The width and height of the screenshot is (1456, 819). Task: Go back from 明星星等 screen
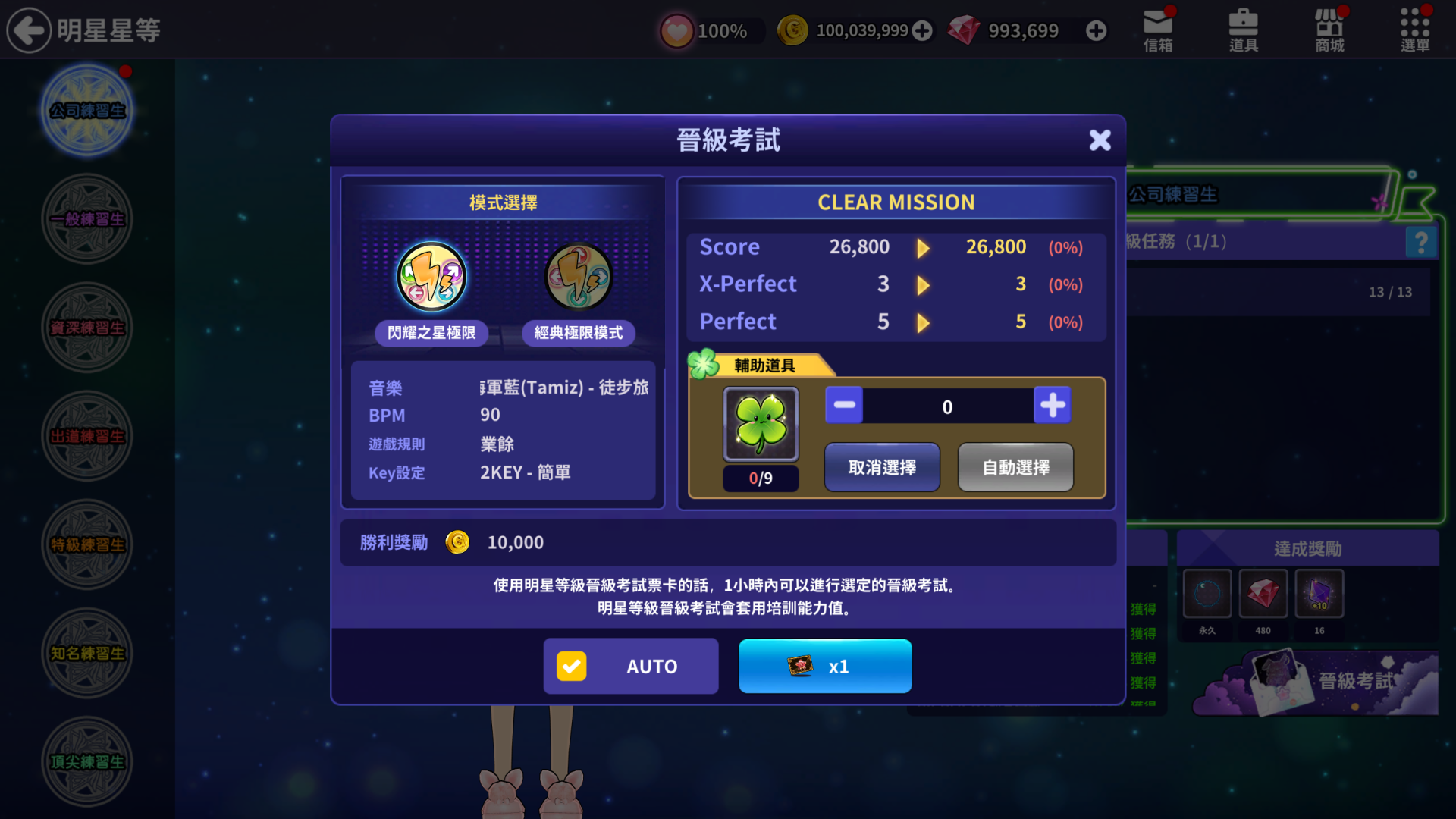pyautogui.click(x=29, y=30)
